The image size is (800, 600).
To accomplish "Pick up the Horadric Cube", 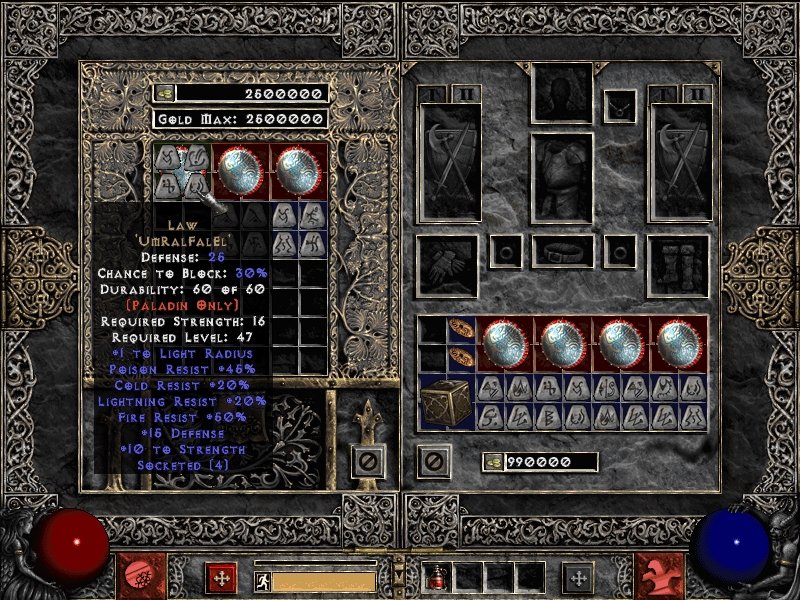I will click(446, 403).
